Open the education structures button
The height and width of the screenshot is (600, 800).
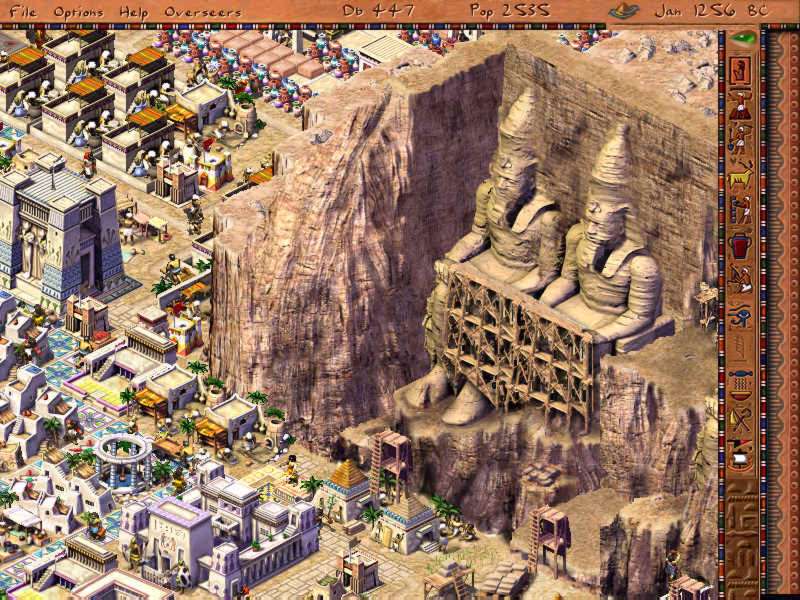point(741,348)
